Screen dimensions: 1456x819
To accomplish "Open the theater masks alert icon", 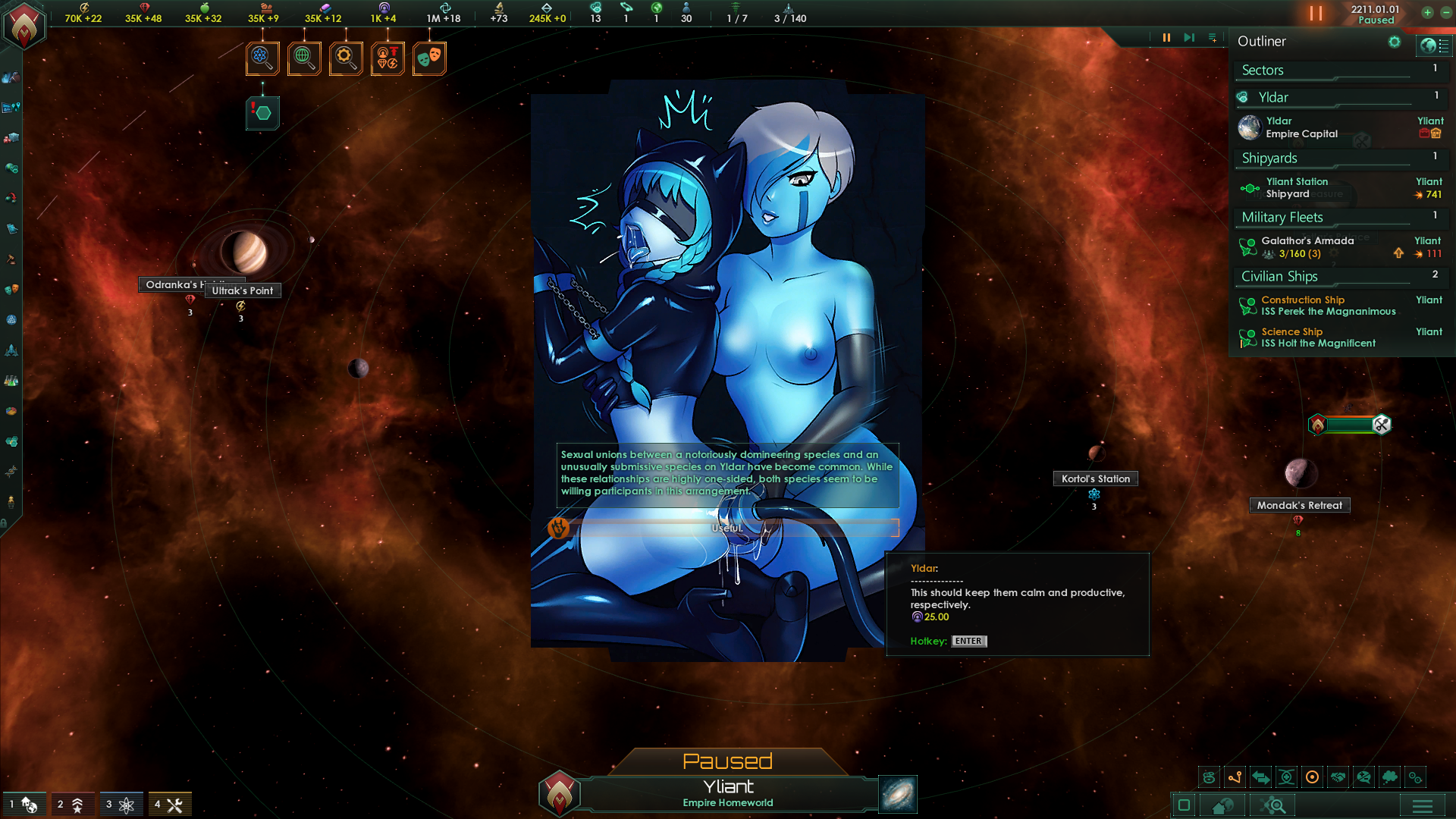I will pyautogui.click(x=429, y=58).
